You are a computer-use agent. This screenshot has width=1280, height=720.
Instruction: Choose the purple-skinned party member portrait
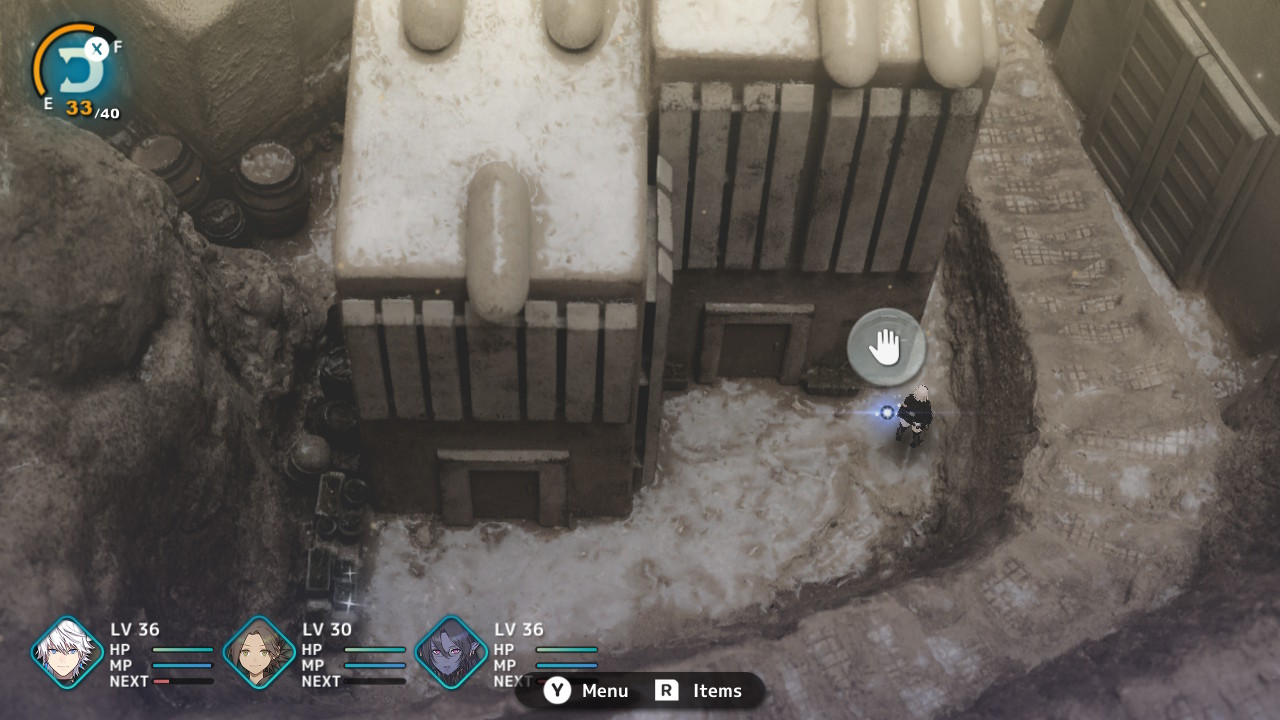tap(451, 653)
